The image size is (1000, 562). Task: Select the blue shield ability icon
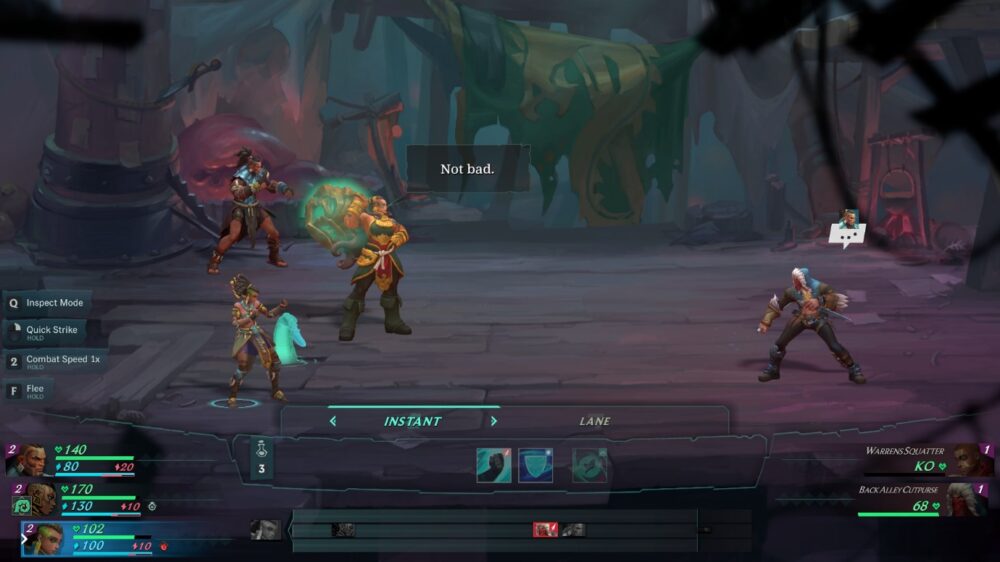pyautogui.click(x=536, y=465)
